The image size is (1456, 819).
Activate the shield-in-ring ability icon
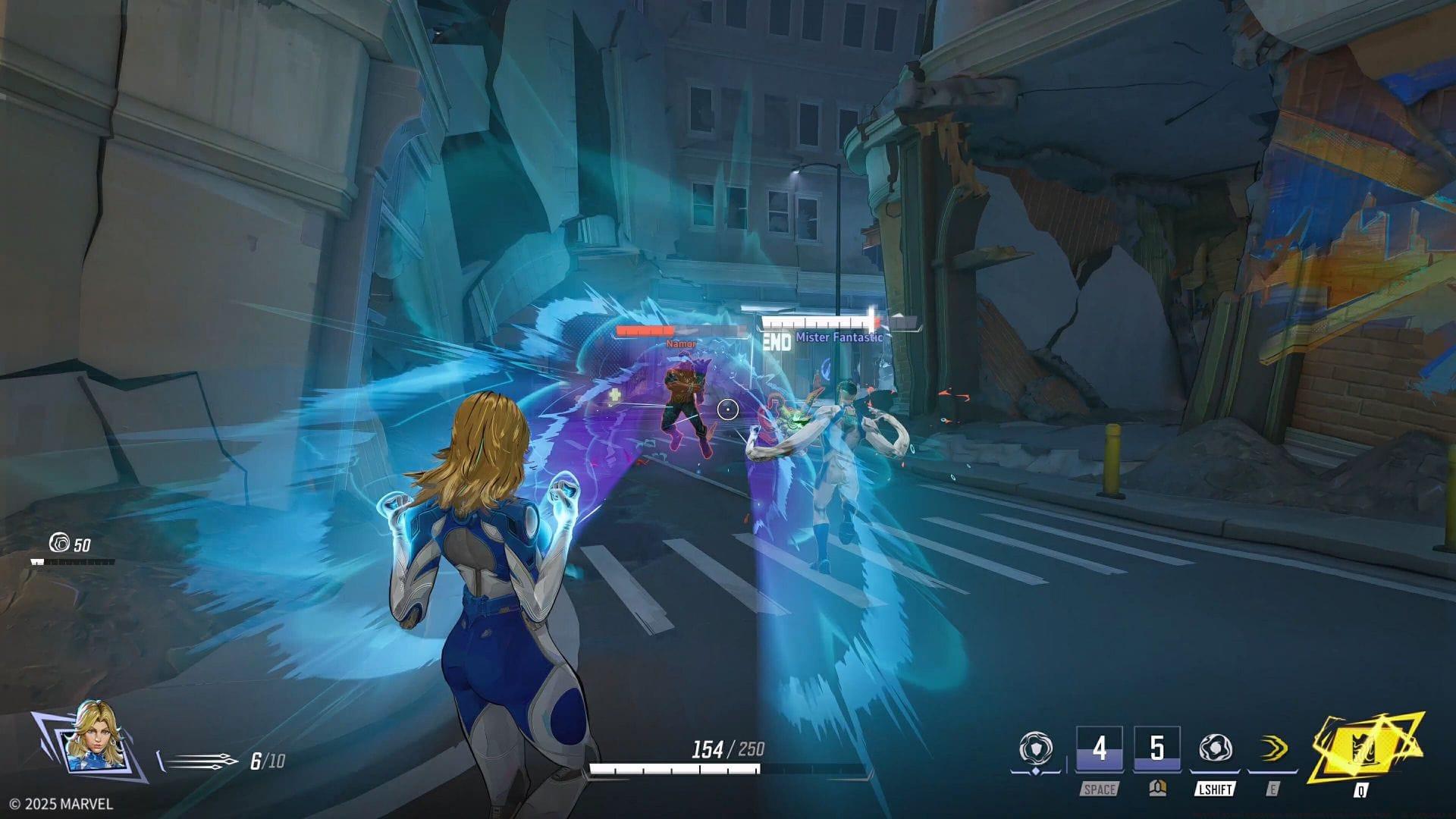(1034, 749)
